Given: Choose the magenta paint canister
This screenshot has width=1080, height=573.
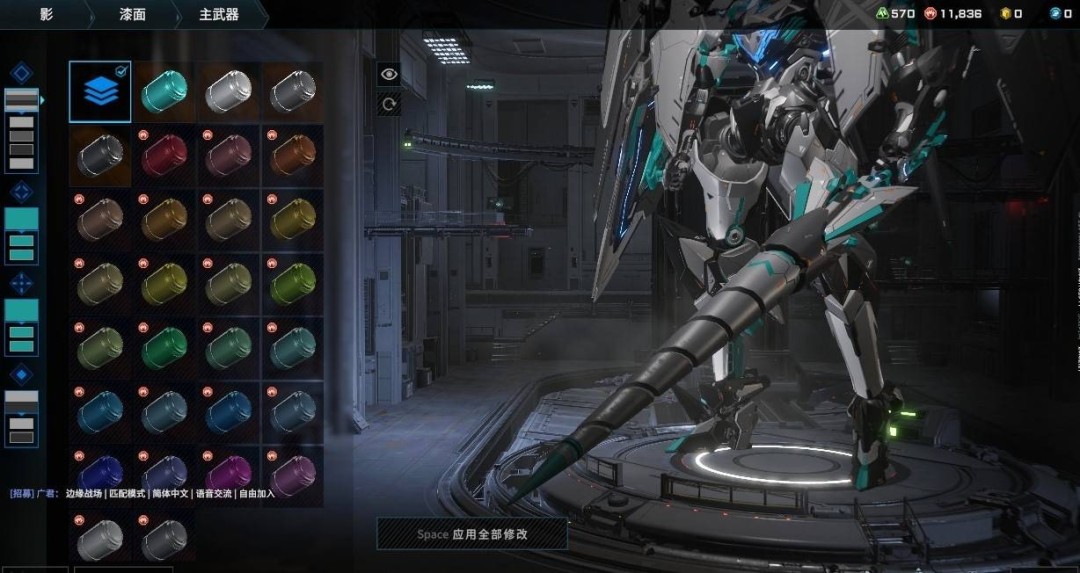Looking at the screenshot, I should click(x=228, y=473).
